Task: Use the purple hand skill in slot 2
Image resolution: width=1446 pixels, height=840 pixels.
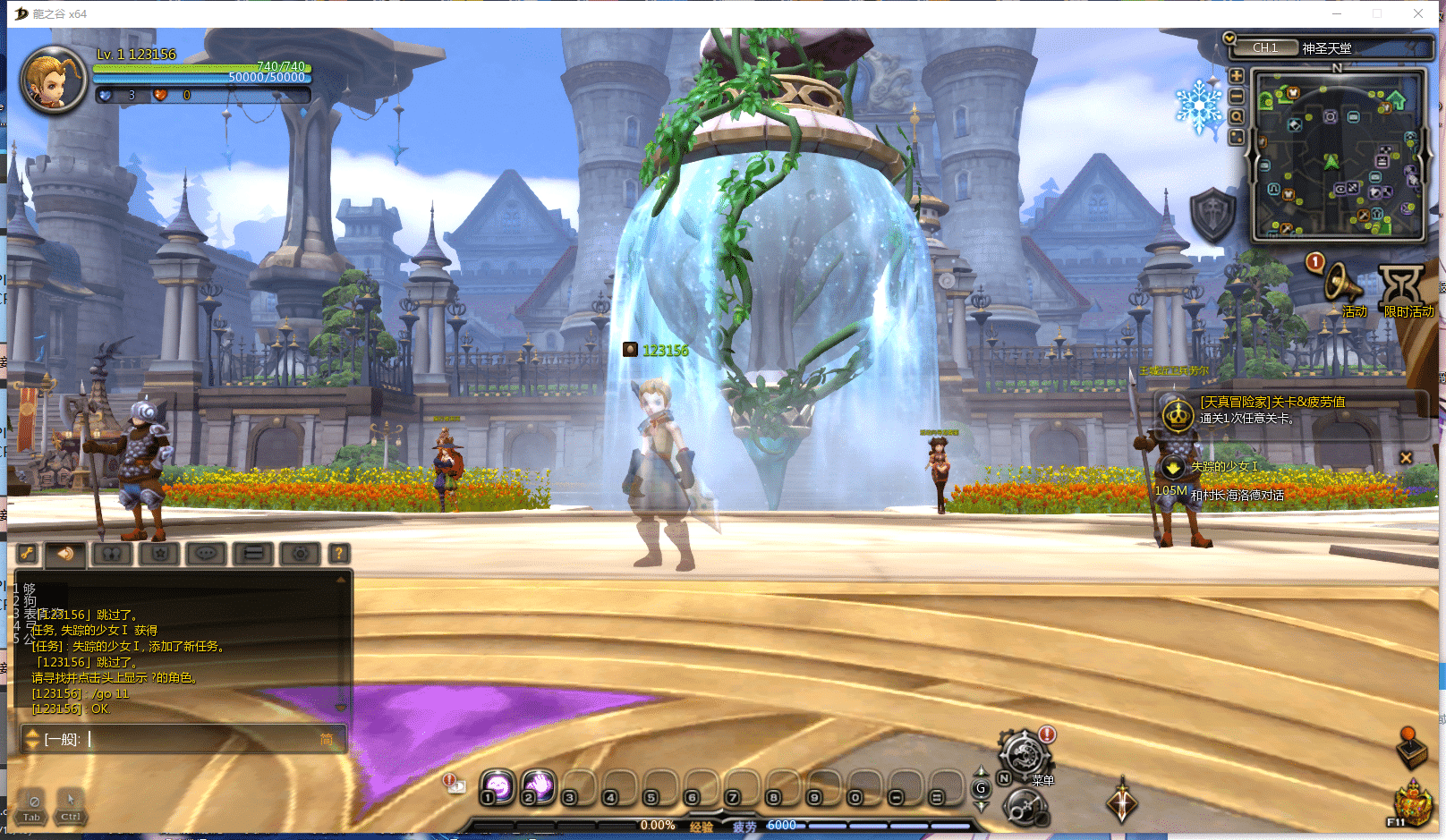Action: point(539,786)
